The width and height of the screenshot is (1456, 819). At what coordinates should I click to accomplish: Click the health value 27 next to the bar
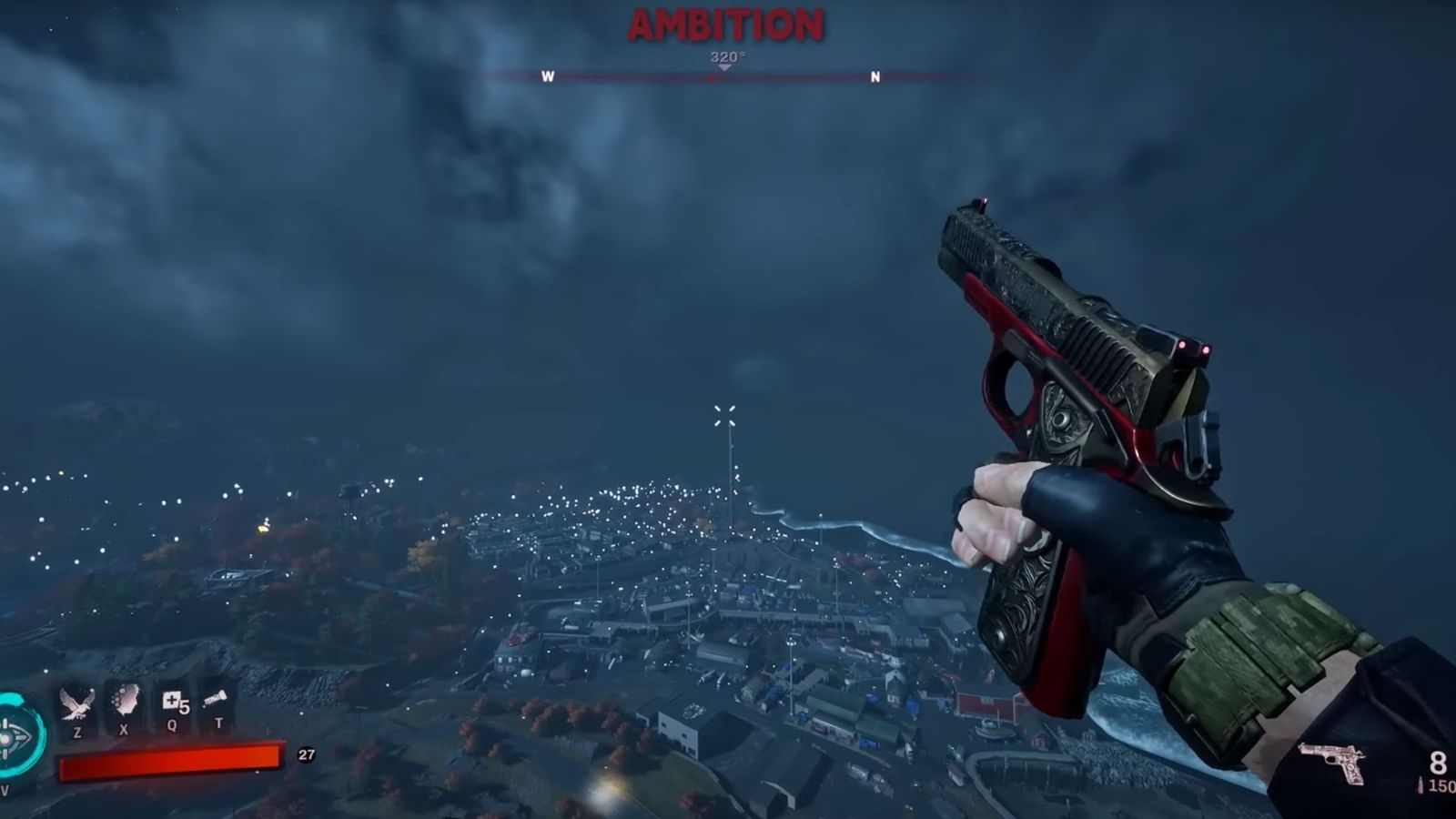[304, 753]
